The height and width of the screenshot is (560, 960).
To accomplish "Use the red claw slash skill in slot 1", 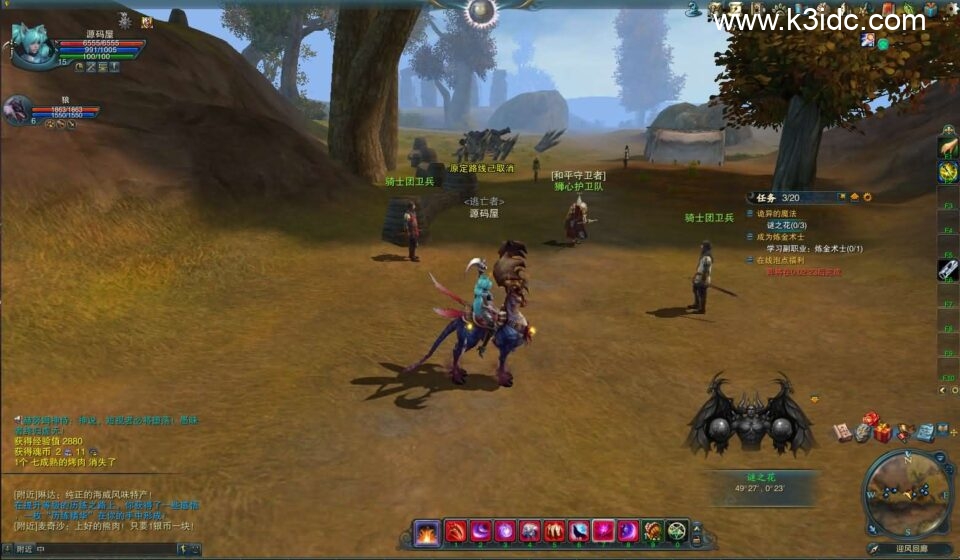I will [x=456, y=532].
